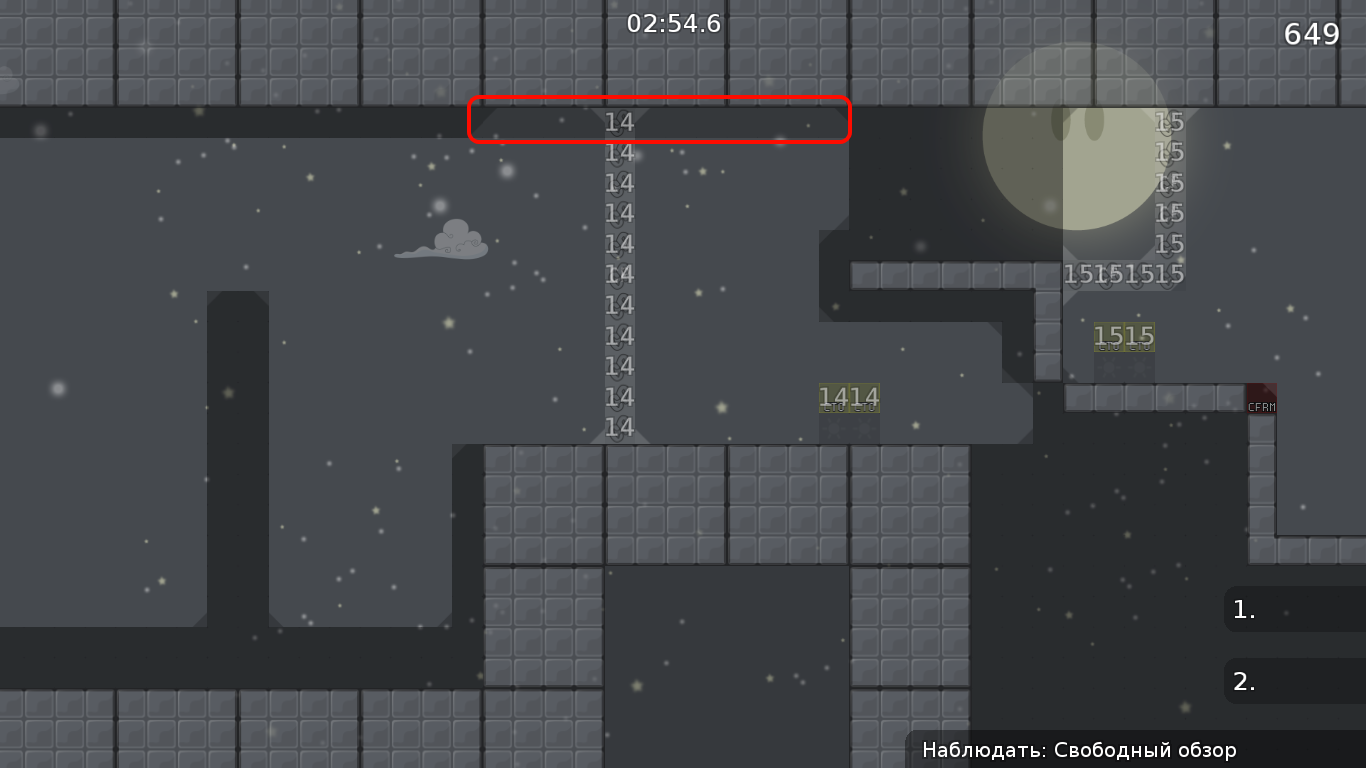This screenshot has height=768, width=1366.
Task: Toggle the red highlighted 14 region
Action: (x=660, y=121)
